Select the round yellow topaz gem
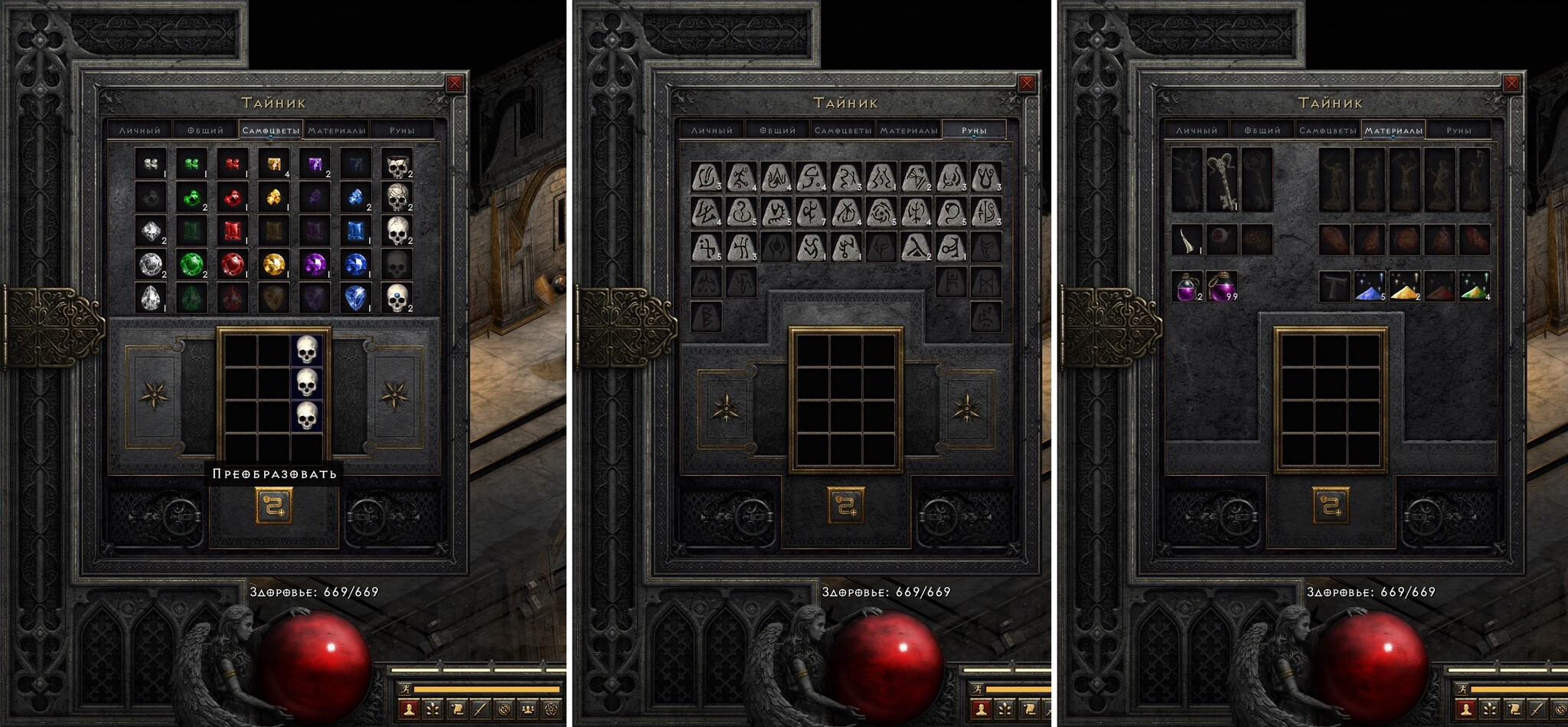 pyautogui.click(x=273, y=264)
